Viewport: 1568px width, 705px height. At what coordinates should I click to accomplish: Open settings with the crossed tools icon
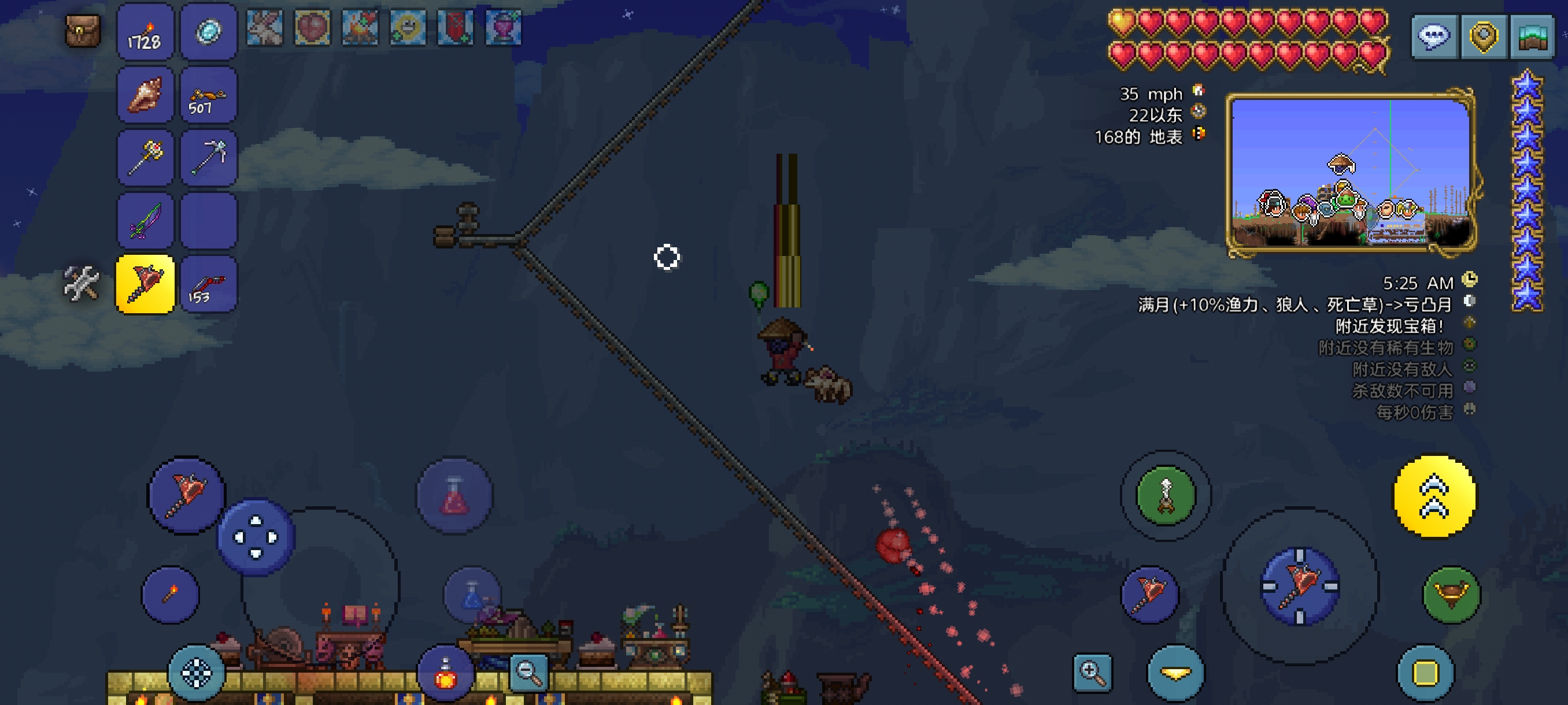click(x=82, y=284)
